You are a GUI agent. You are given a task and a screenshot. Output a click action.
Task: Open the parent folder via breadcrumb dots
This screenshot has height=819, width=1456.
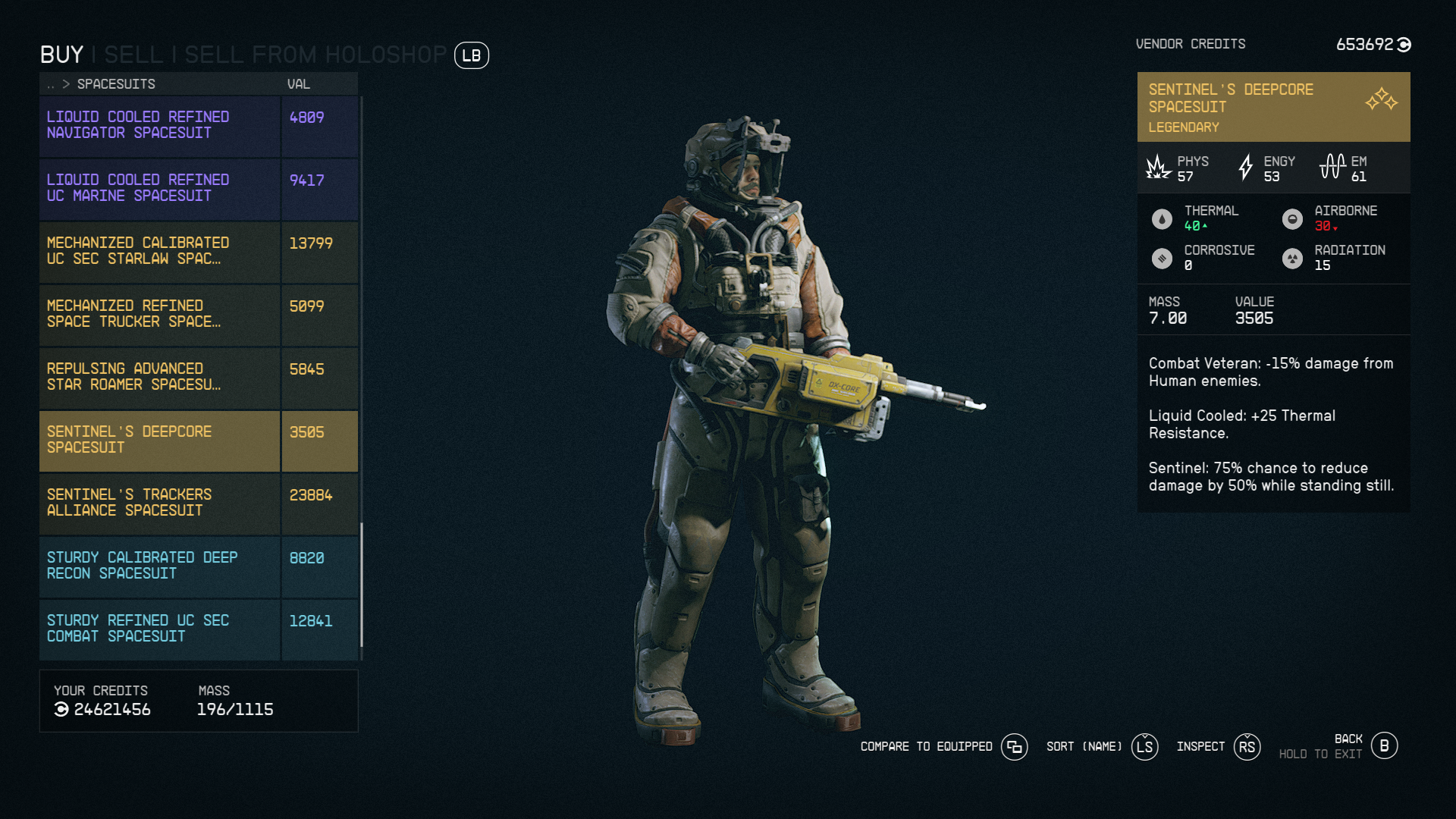pos(52,84)
